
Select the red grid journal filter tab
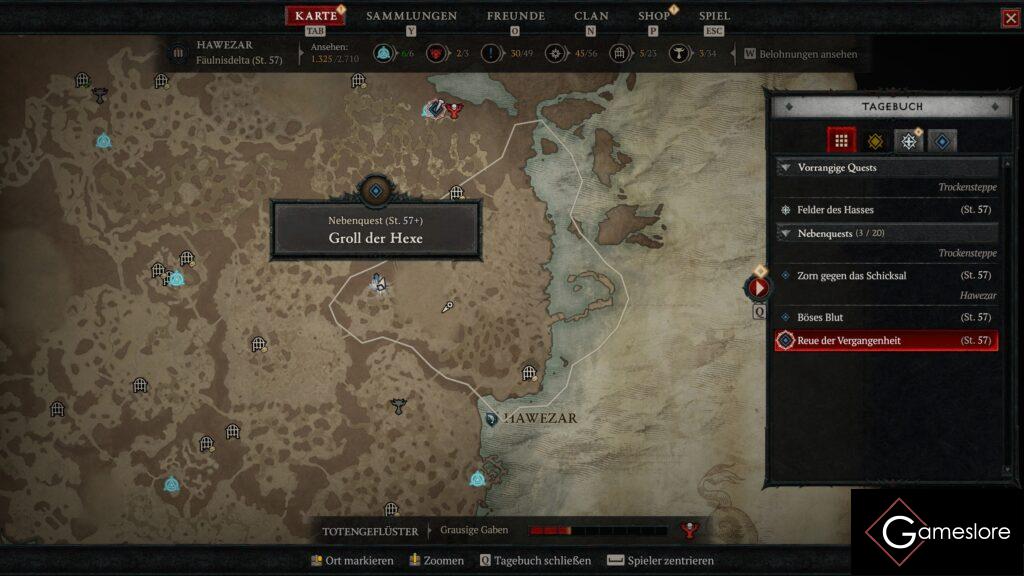click(841, 141)
